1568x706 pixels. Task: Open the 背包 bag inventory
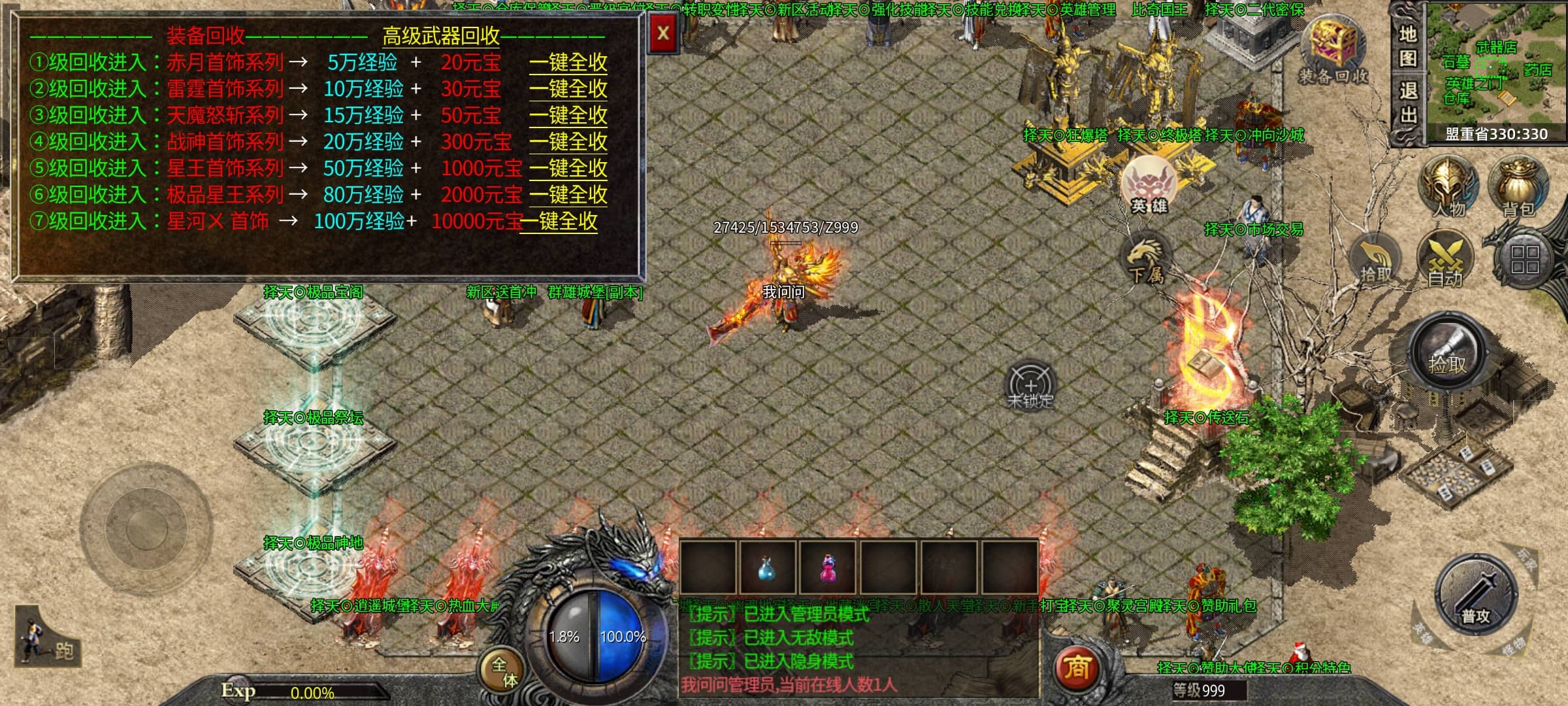[x=1518, y=187]
